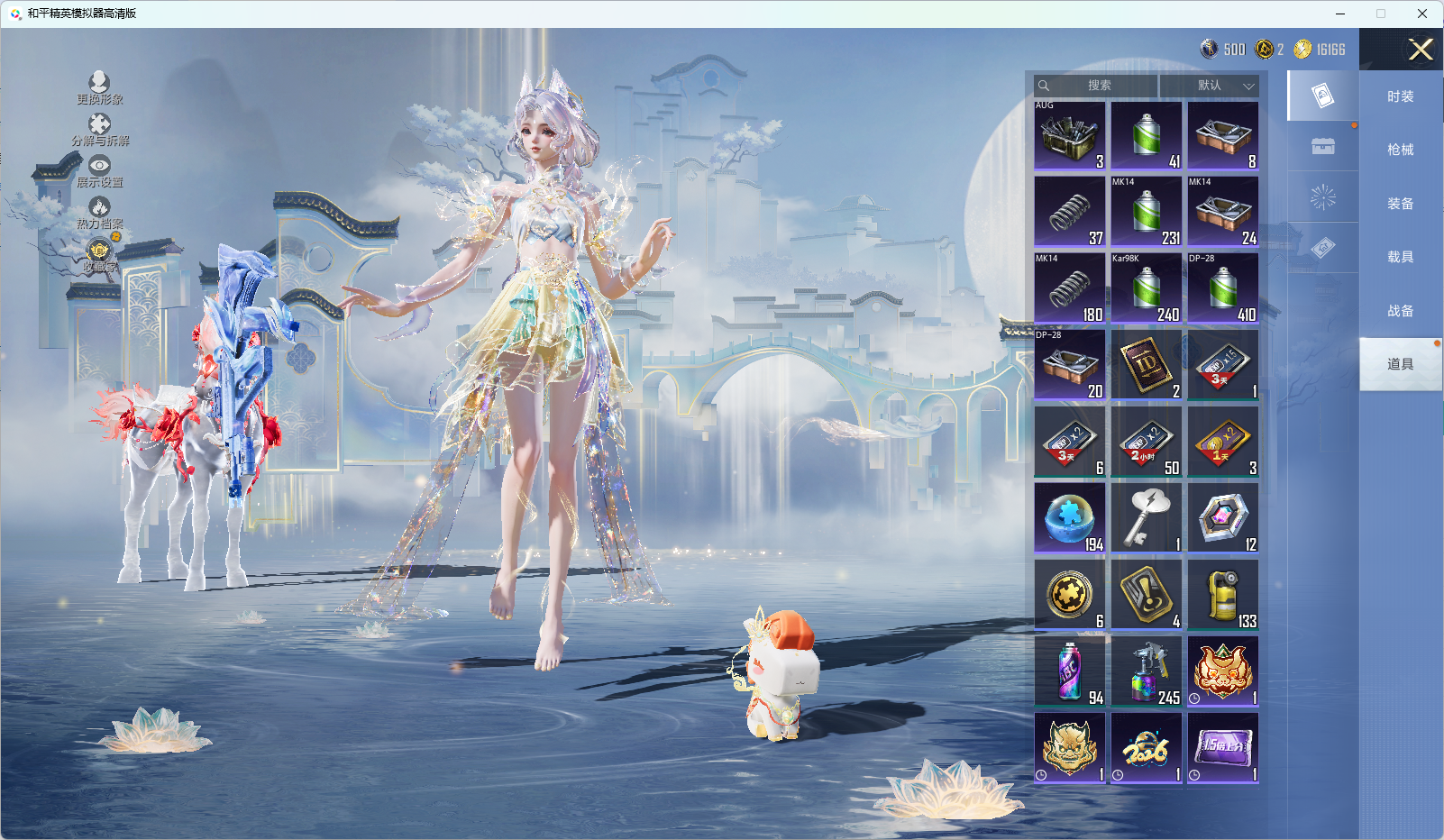Select the 2026 timed item
Screen dimensions: 1444x840
(x=1147, y=748)
